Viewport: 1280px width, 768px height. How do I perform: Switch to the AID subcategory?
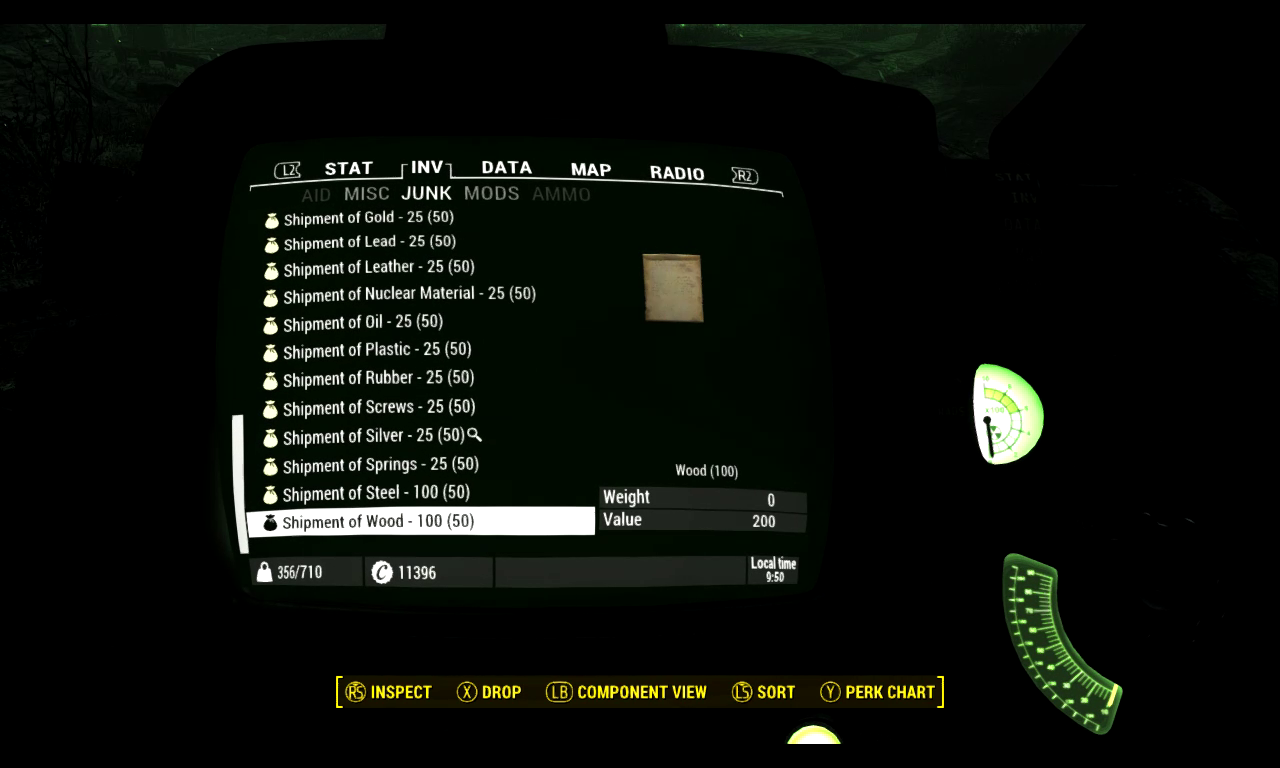(x=316, y=193)
